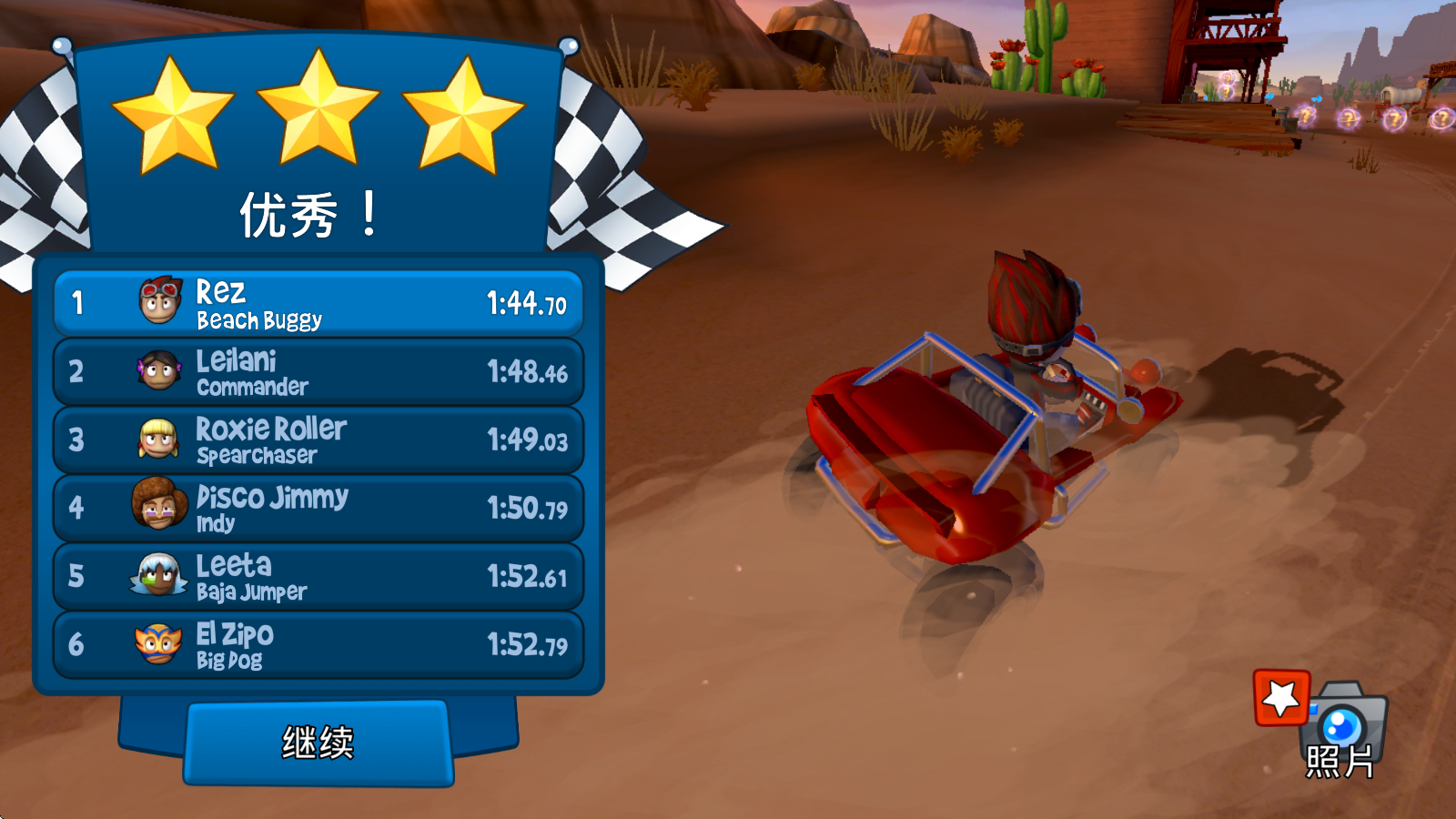Image resolution: width=1456 pixels, height=819 pixels.
Task: Choose Leilani's Commander result row
Action: coord(318,371)
